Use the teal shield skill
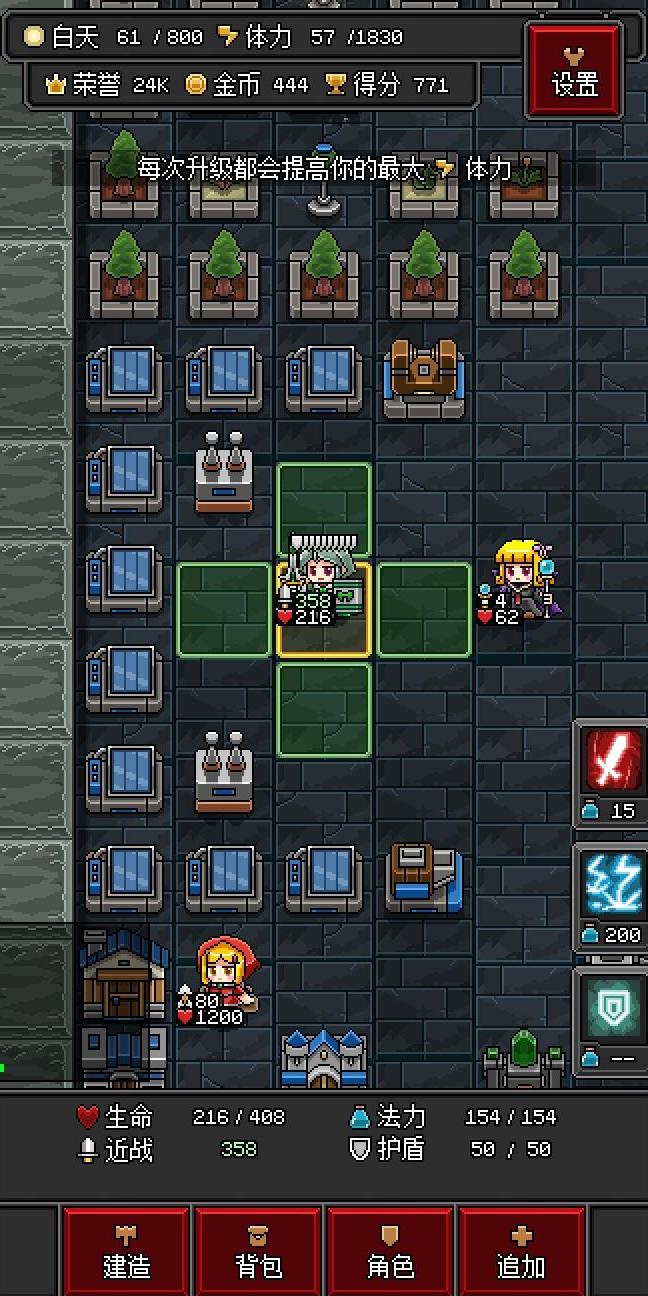This screenshot has width=648, height=1296. click(x=612, y=1005)
